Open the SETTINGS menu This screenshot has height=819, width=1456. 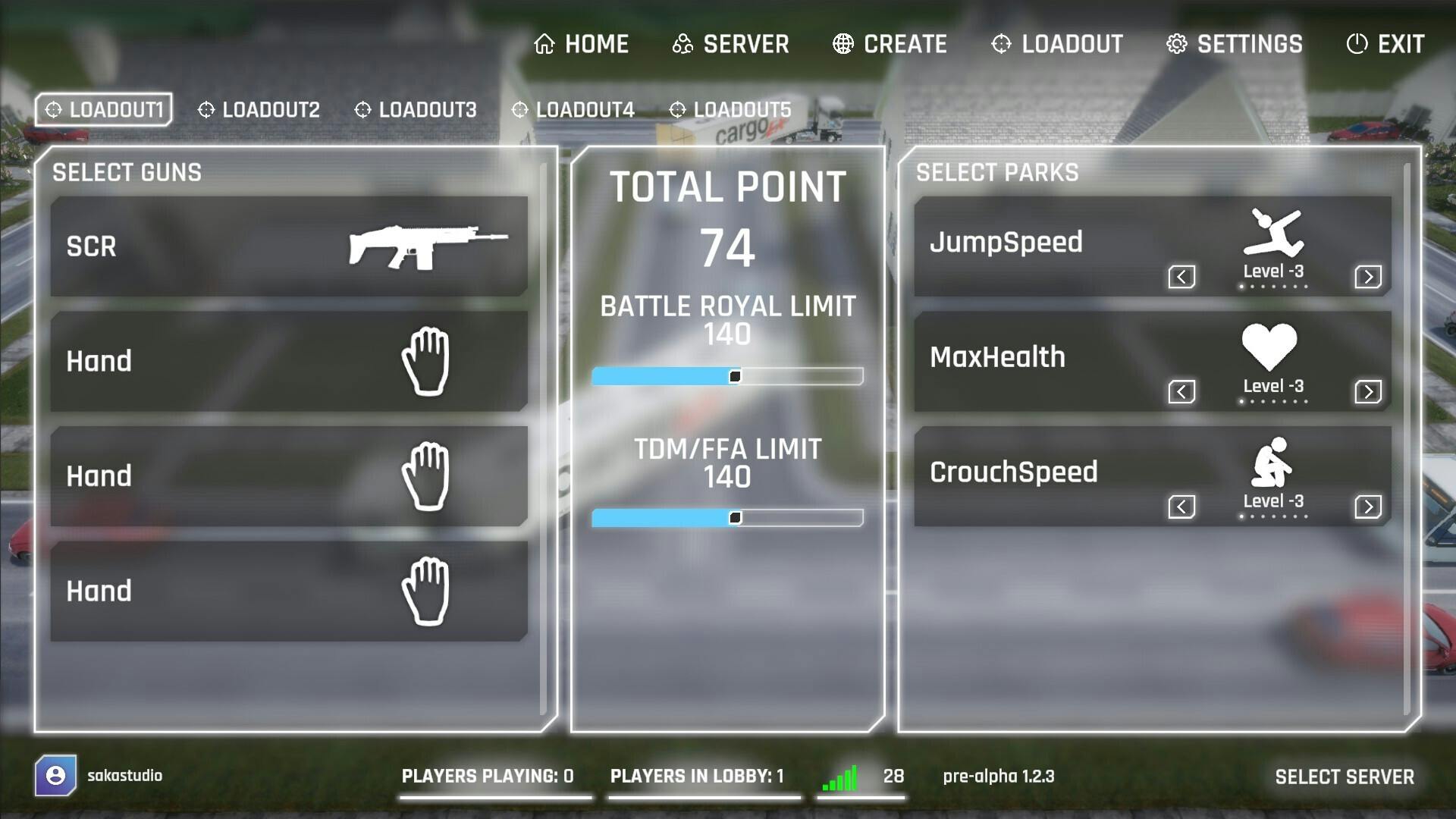pos(1235,44)
